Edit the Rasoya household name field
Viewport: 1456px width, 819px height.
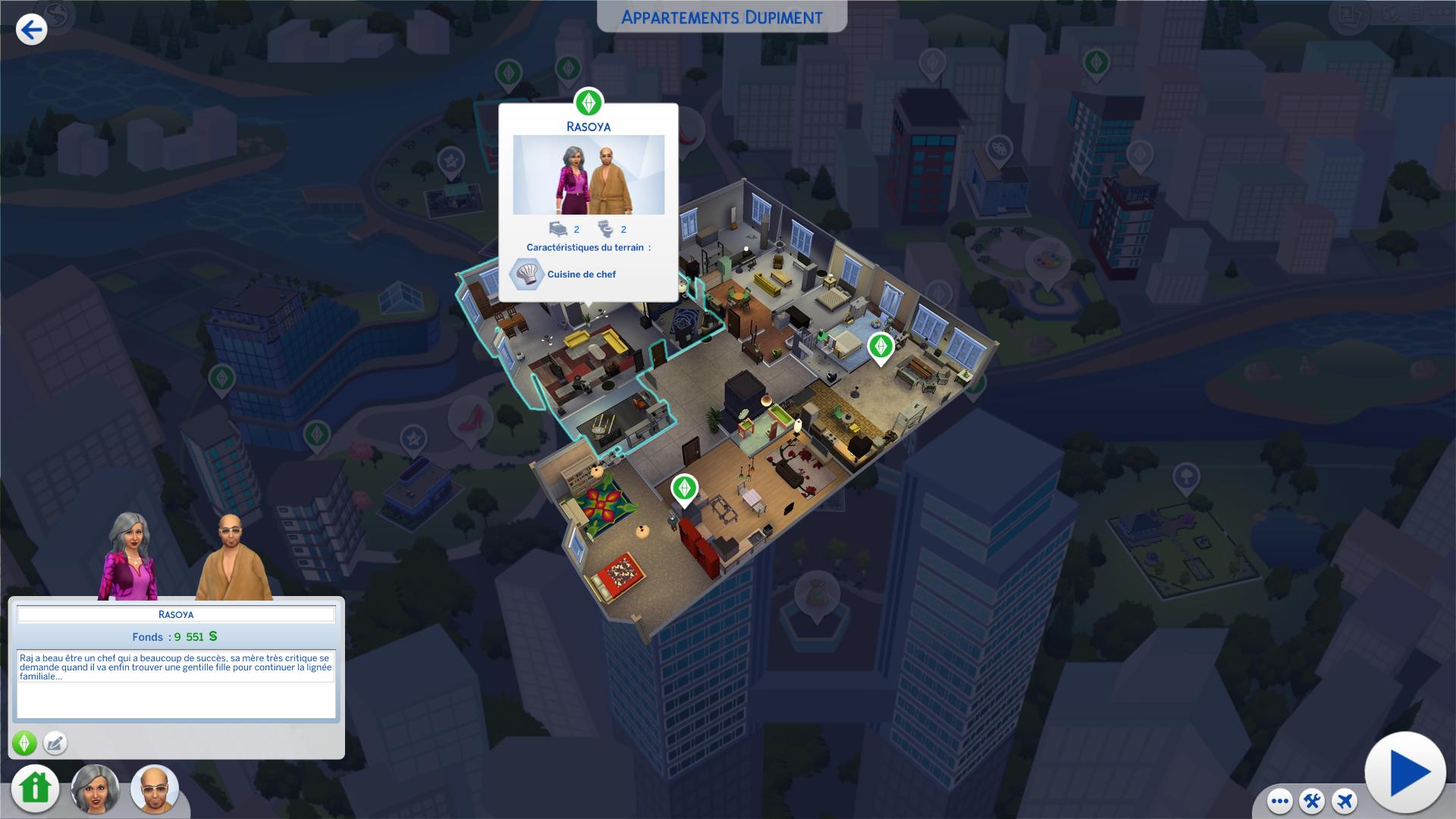[x=176, y=614]
